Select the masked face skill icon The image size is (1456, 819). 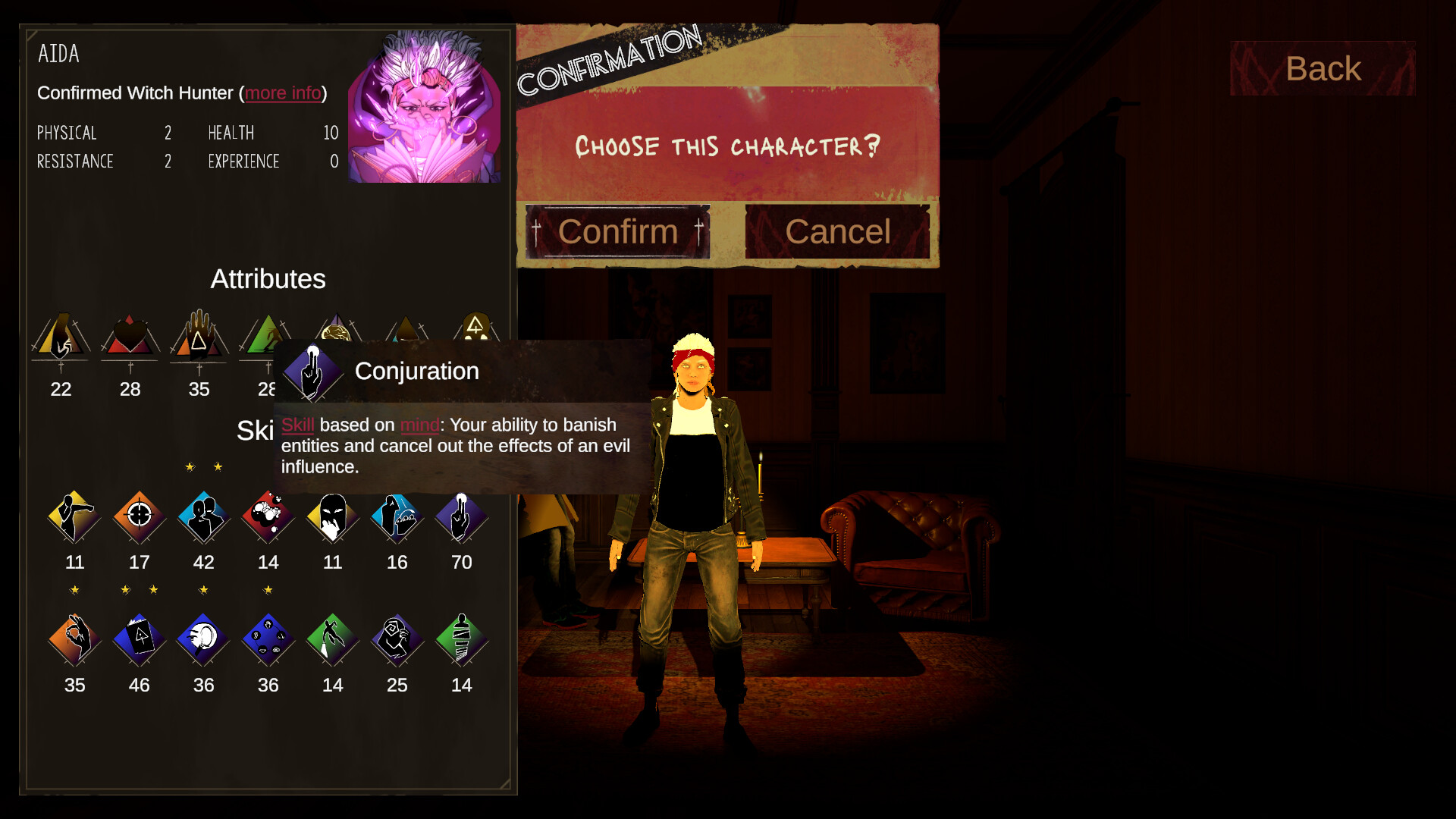click(333, 518)
